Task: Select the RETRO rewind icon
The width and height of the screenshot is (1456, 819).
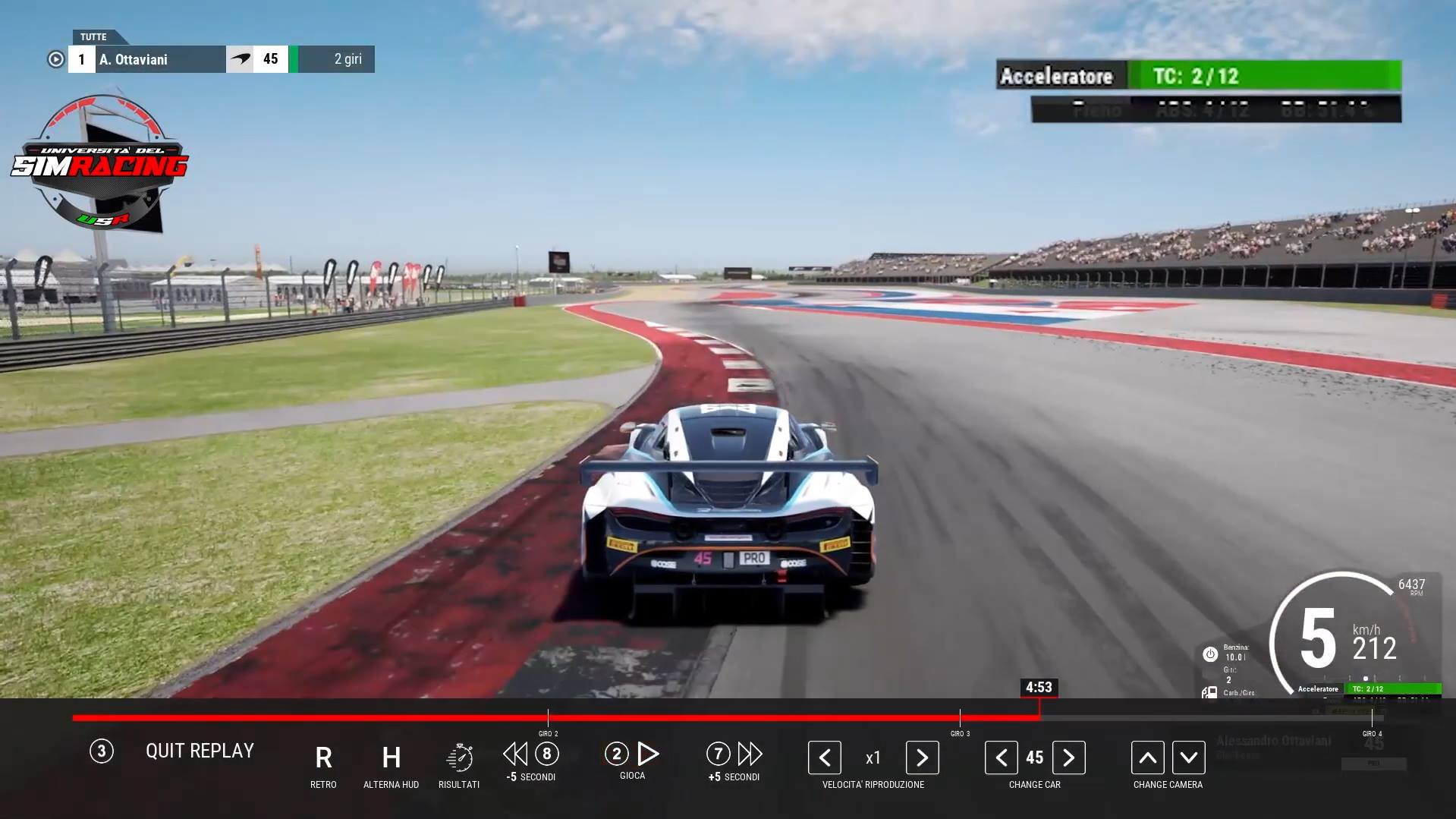Action: pos(323,758)
